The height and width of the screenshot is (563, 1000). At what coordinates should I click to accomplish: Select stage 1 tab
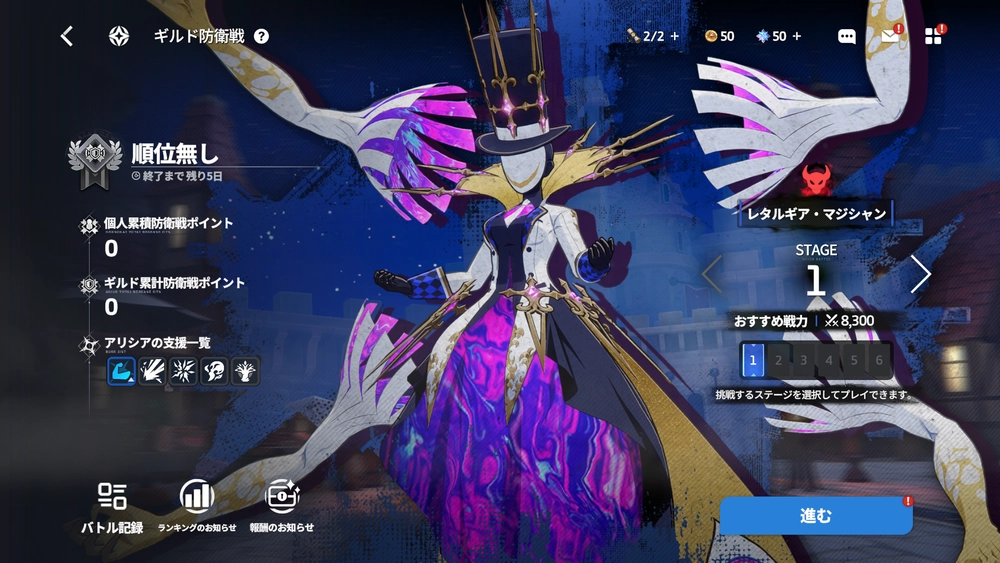(x=755, y=360)
